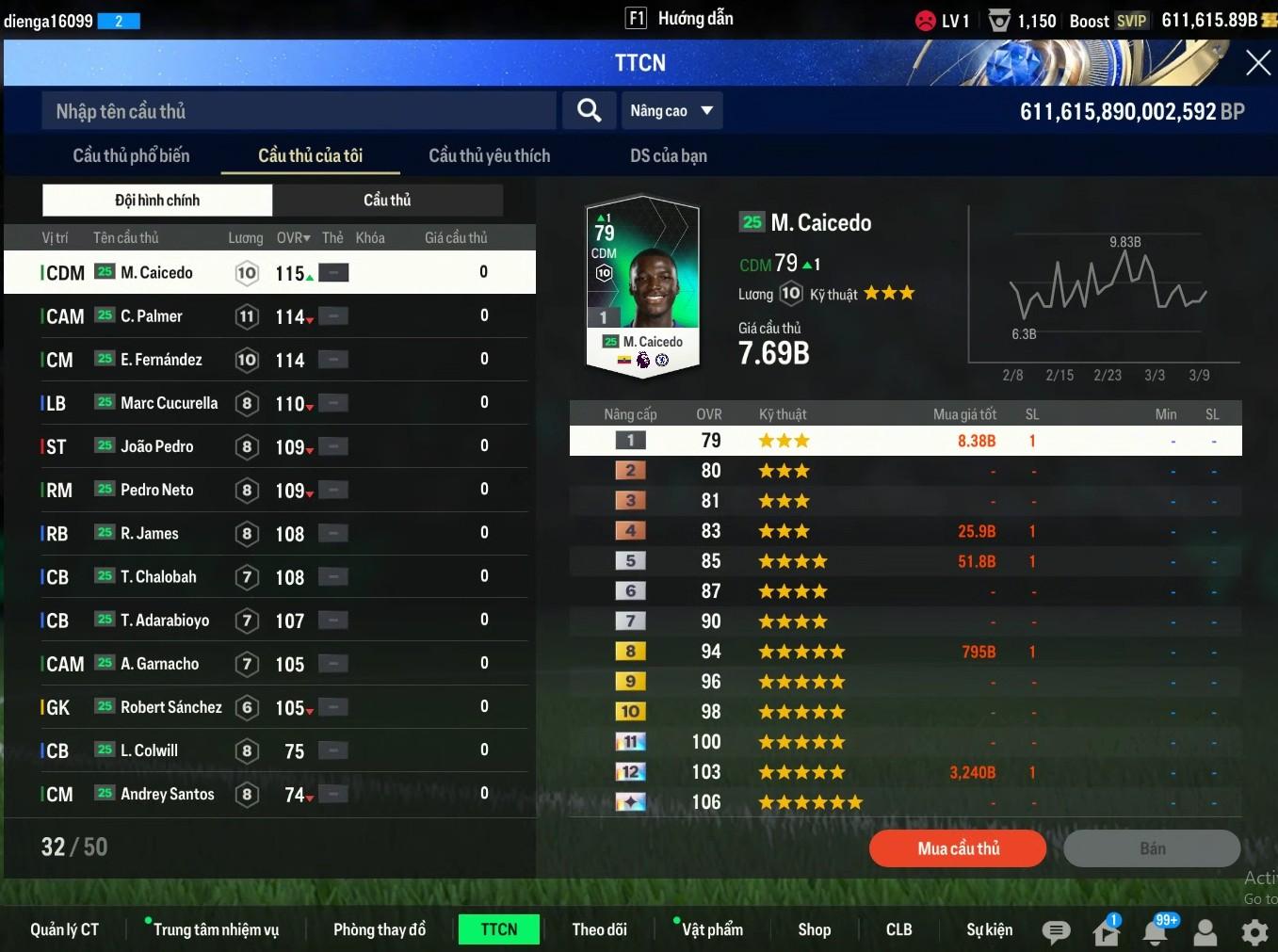Select C. Palmer in the player list
This screenshot has width=1278, height=952.
coord(152,316)
